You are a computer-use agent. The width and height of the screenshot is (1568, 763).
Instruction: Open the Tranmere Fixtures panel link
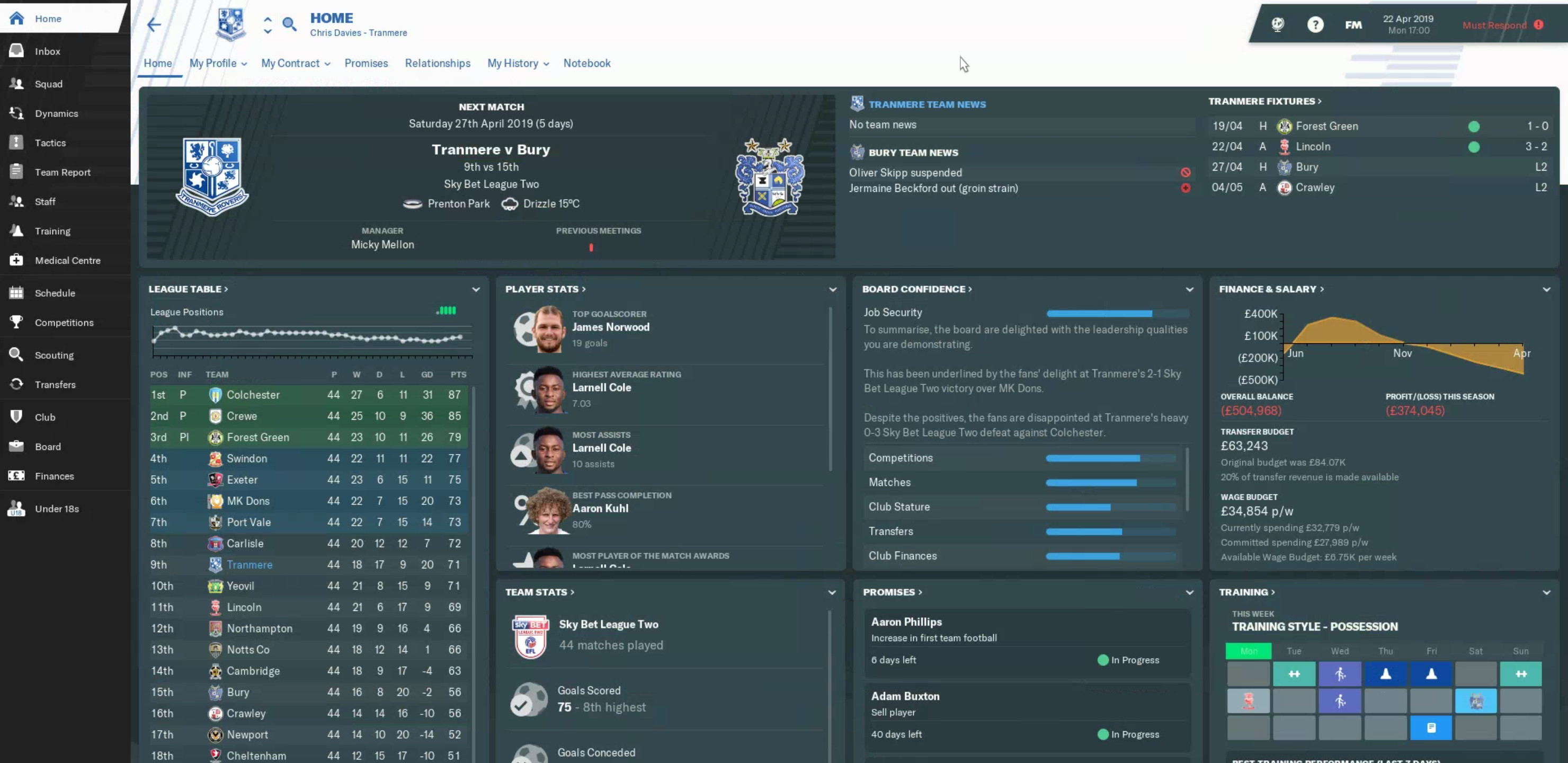pyautogui.click(x=1264, y=102)
